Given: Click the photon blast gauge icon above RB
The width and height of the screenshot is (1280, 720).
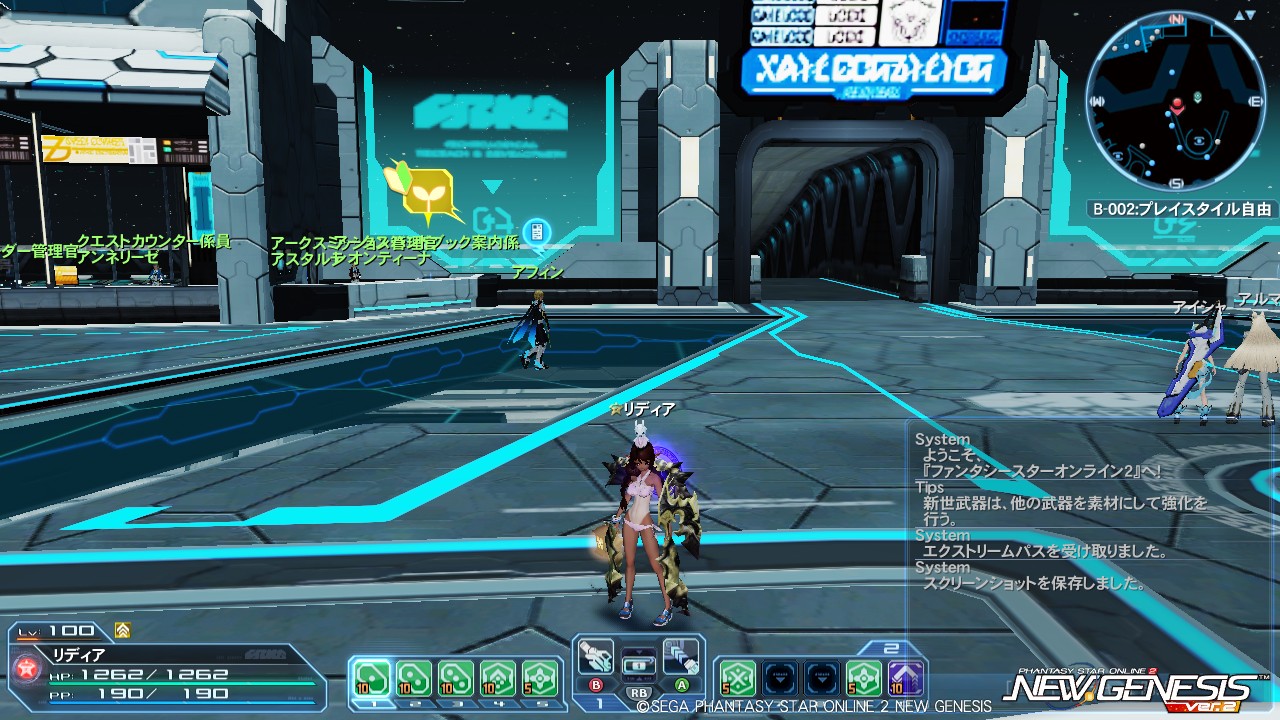Looking at the screenshot, I should (639, 665).
